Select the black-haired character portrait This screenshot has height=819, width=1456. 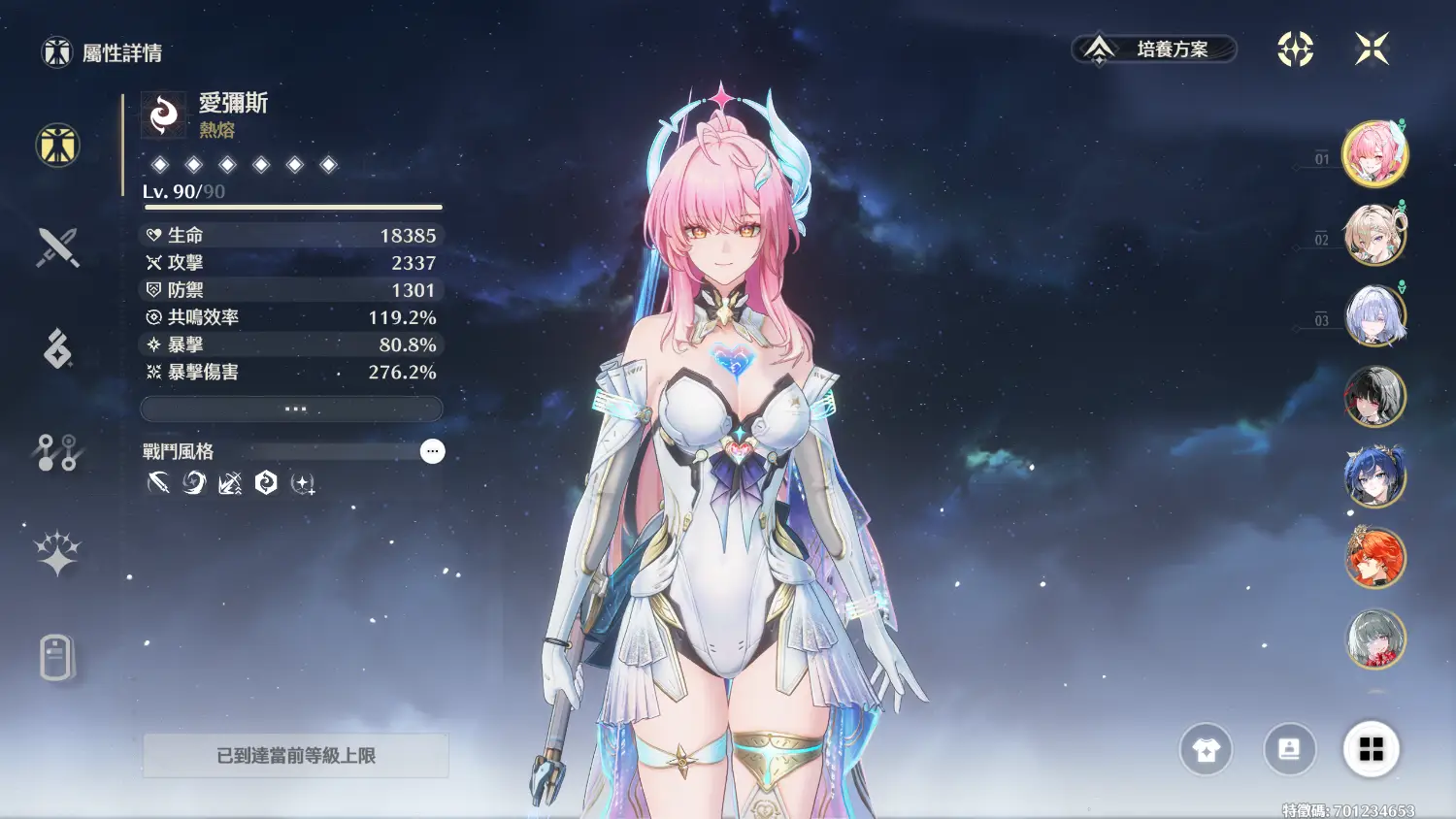pos(1374,396)
